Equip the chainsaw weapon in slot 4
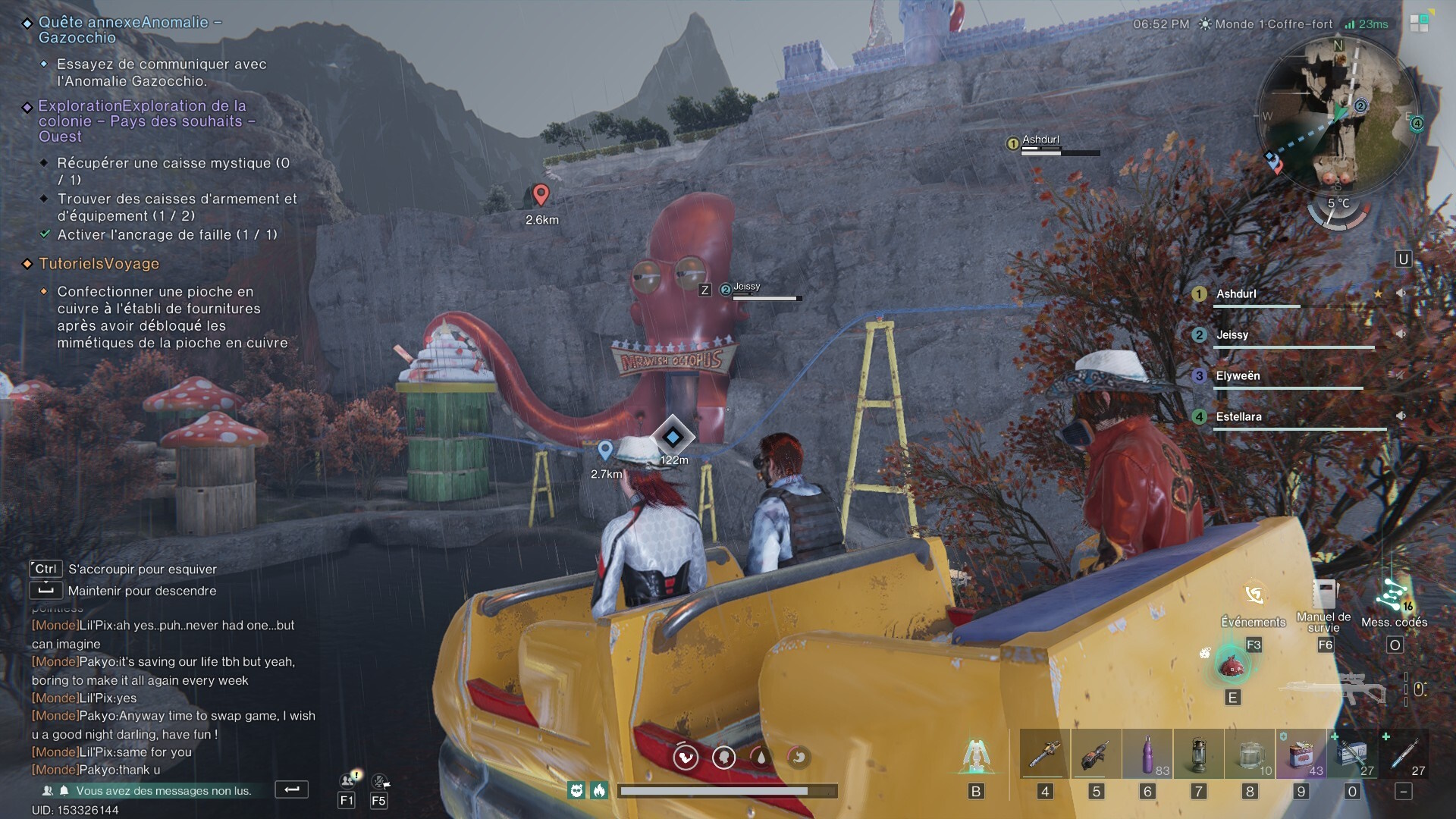 point(1044,755)
